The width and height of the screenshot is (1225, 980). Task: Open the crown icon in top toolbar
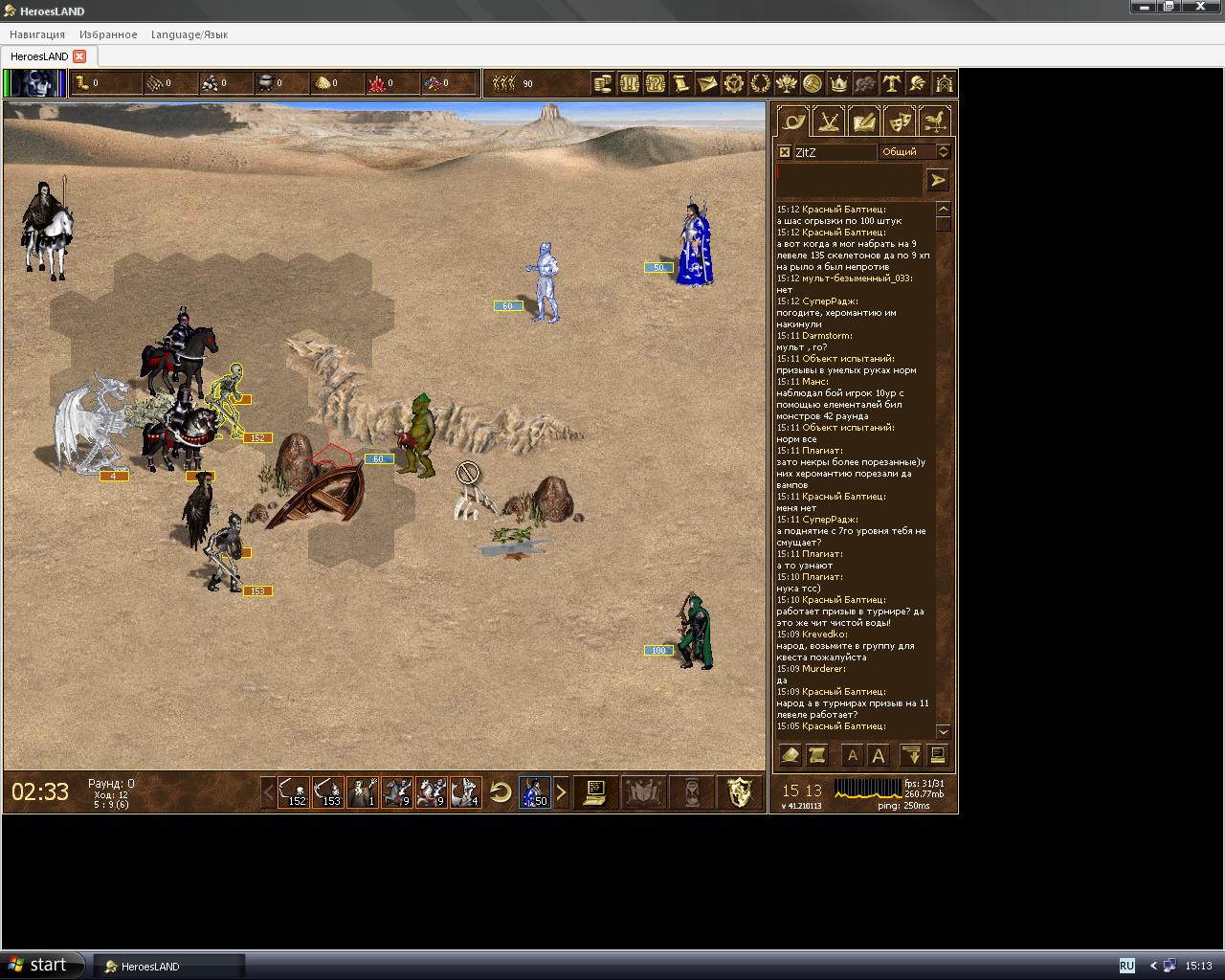click(x=838, y=83)
